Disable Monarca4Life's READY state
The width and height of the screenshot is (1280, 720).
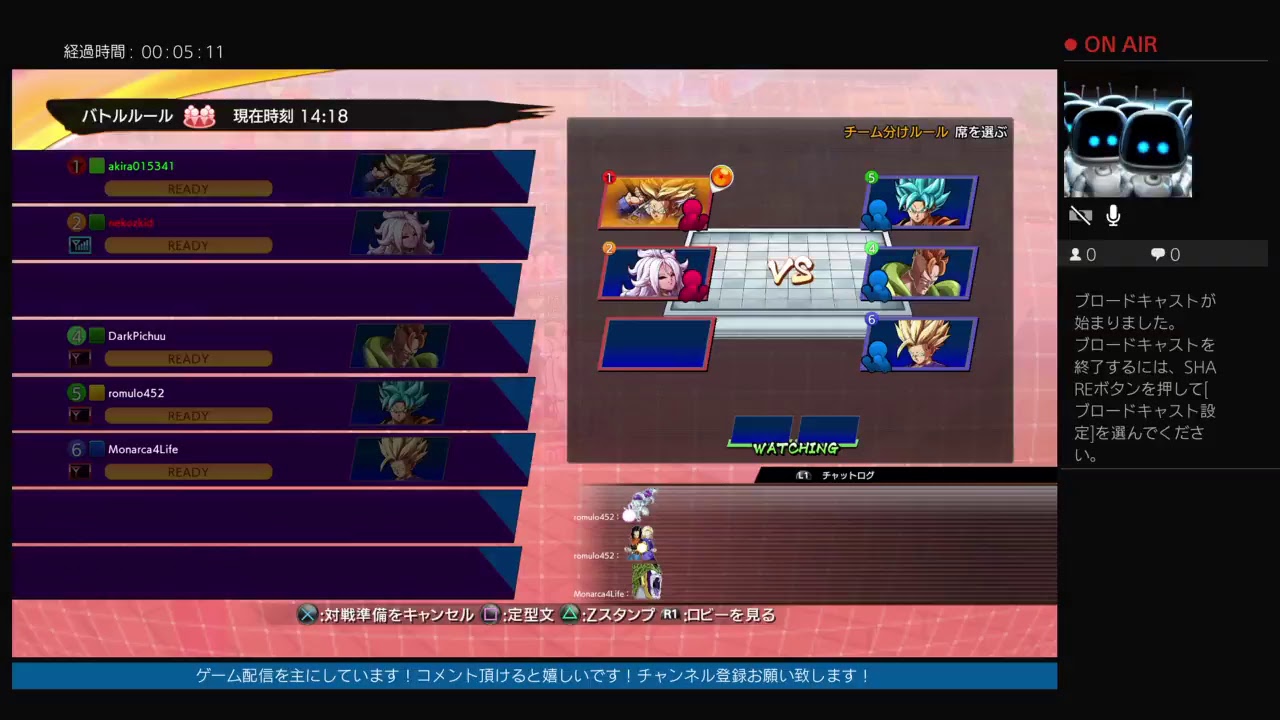point(188,471)
